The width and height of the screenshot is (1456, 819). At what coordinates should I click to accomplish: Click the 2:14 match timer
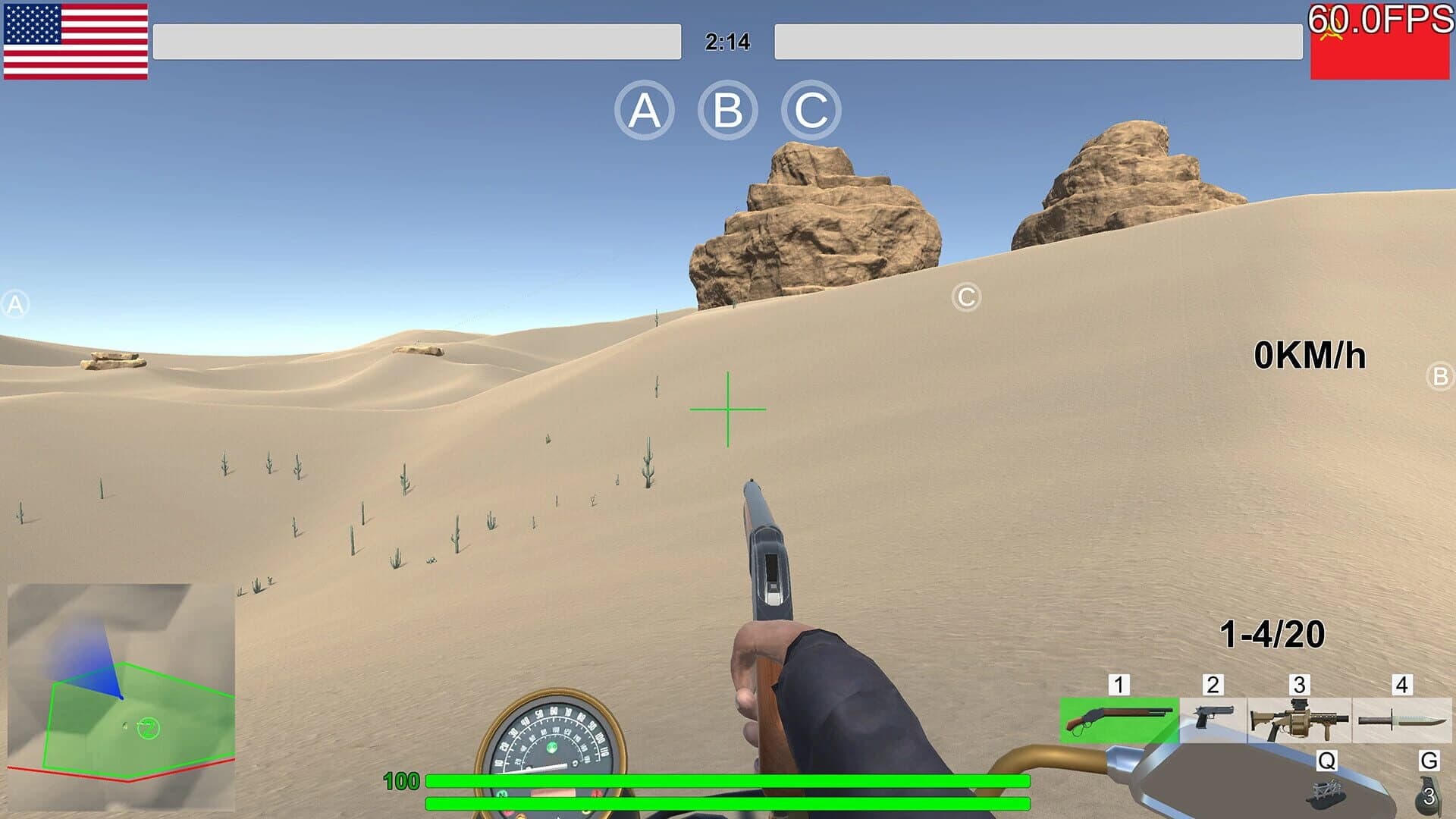[727, 43]
